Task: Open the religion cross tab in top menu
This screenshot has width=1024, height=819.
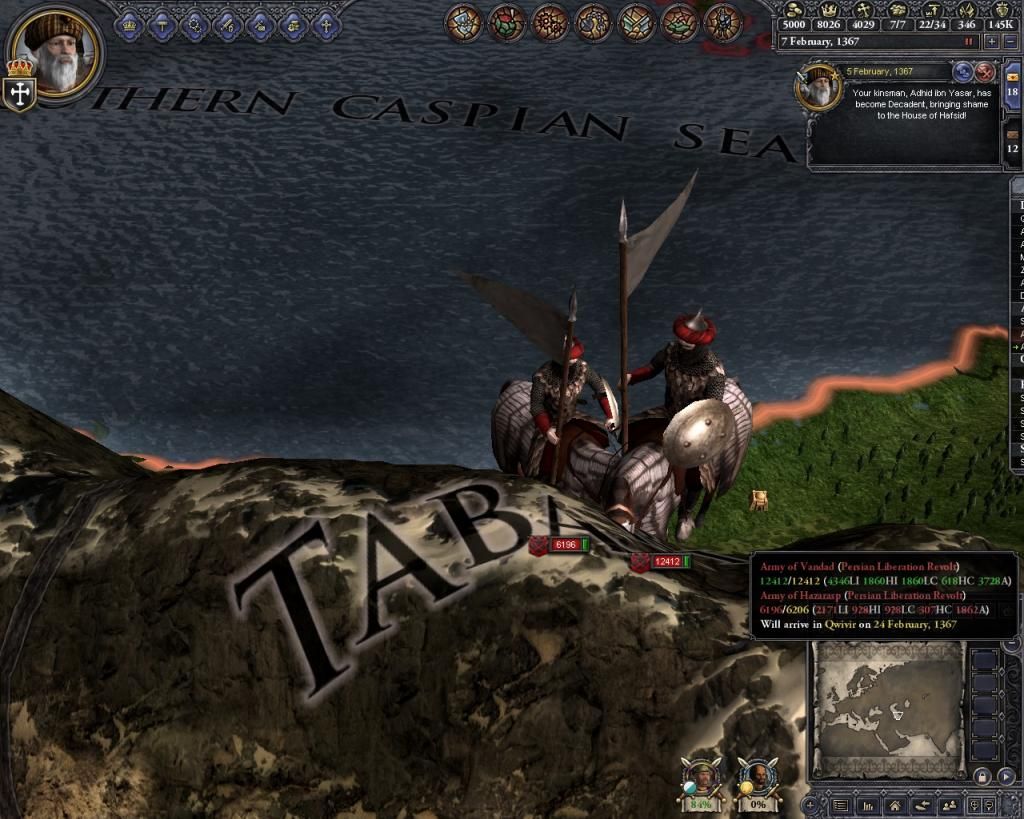Action: 325,25
